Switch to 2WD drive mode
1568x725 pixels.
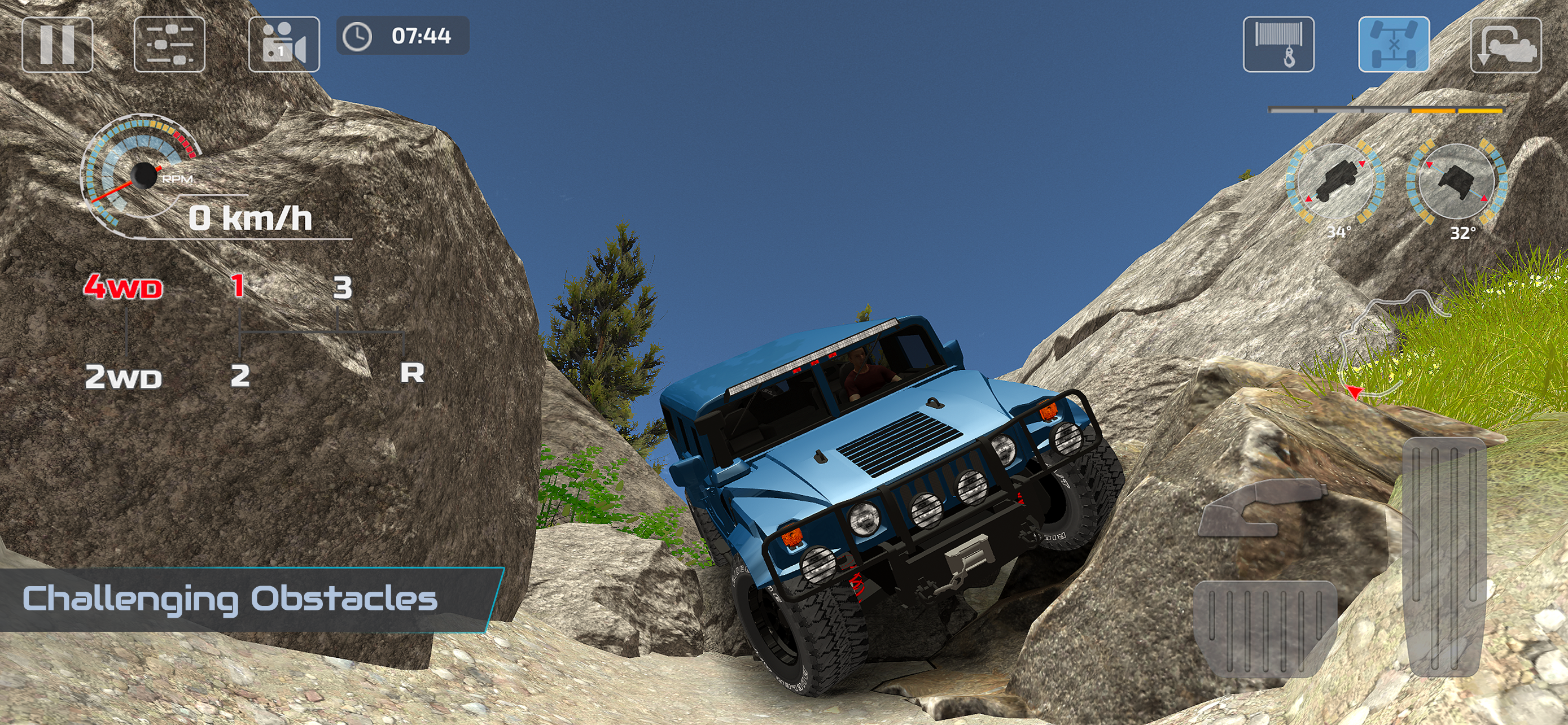pos(123,377)
